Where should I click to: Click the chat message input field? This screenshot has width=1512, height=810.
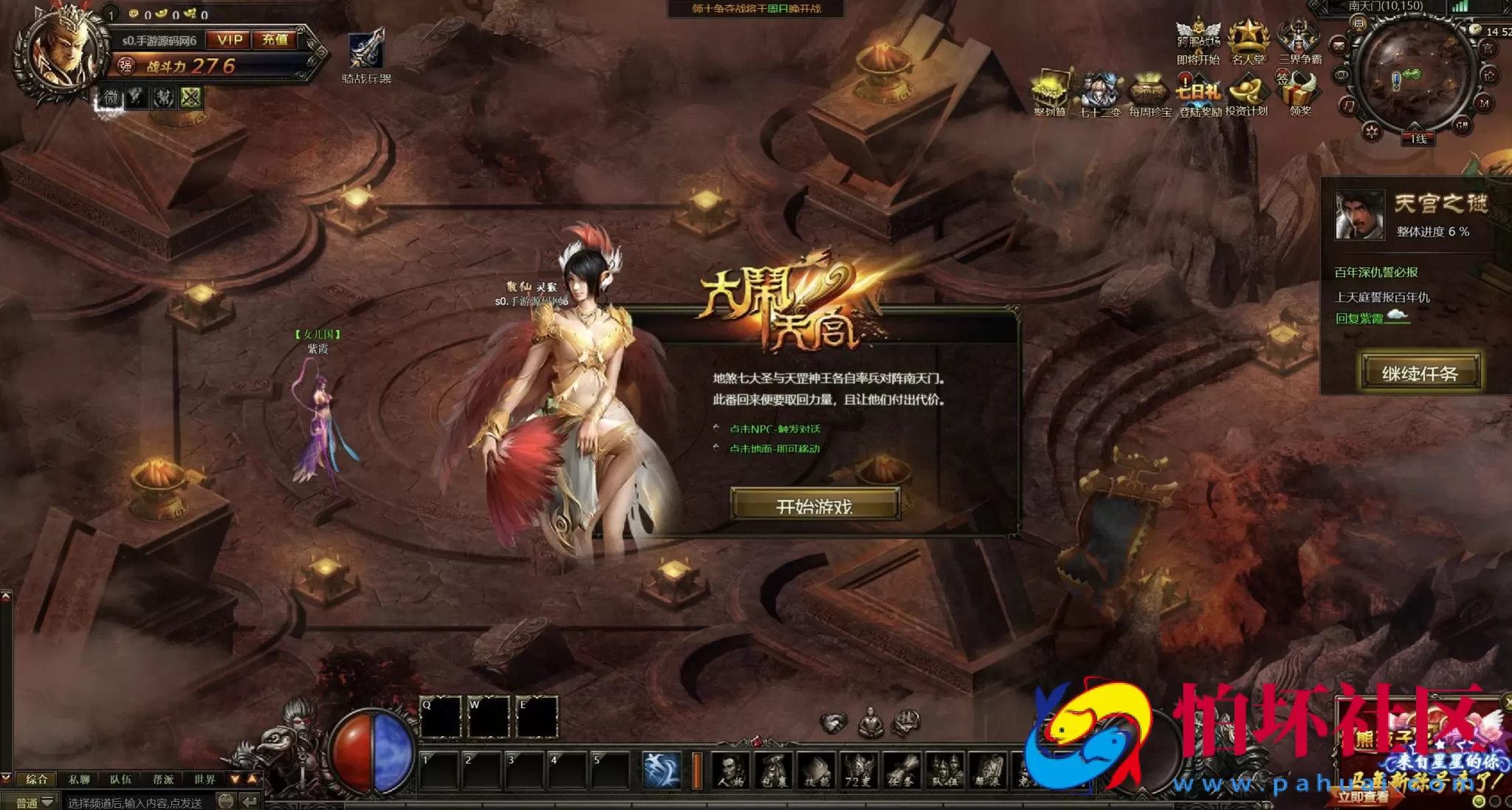click(x=137, y=802)
